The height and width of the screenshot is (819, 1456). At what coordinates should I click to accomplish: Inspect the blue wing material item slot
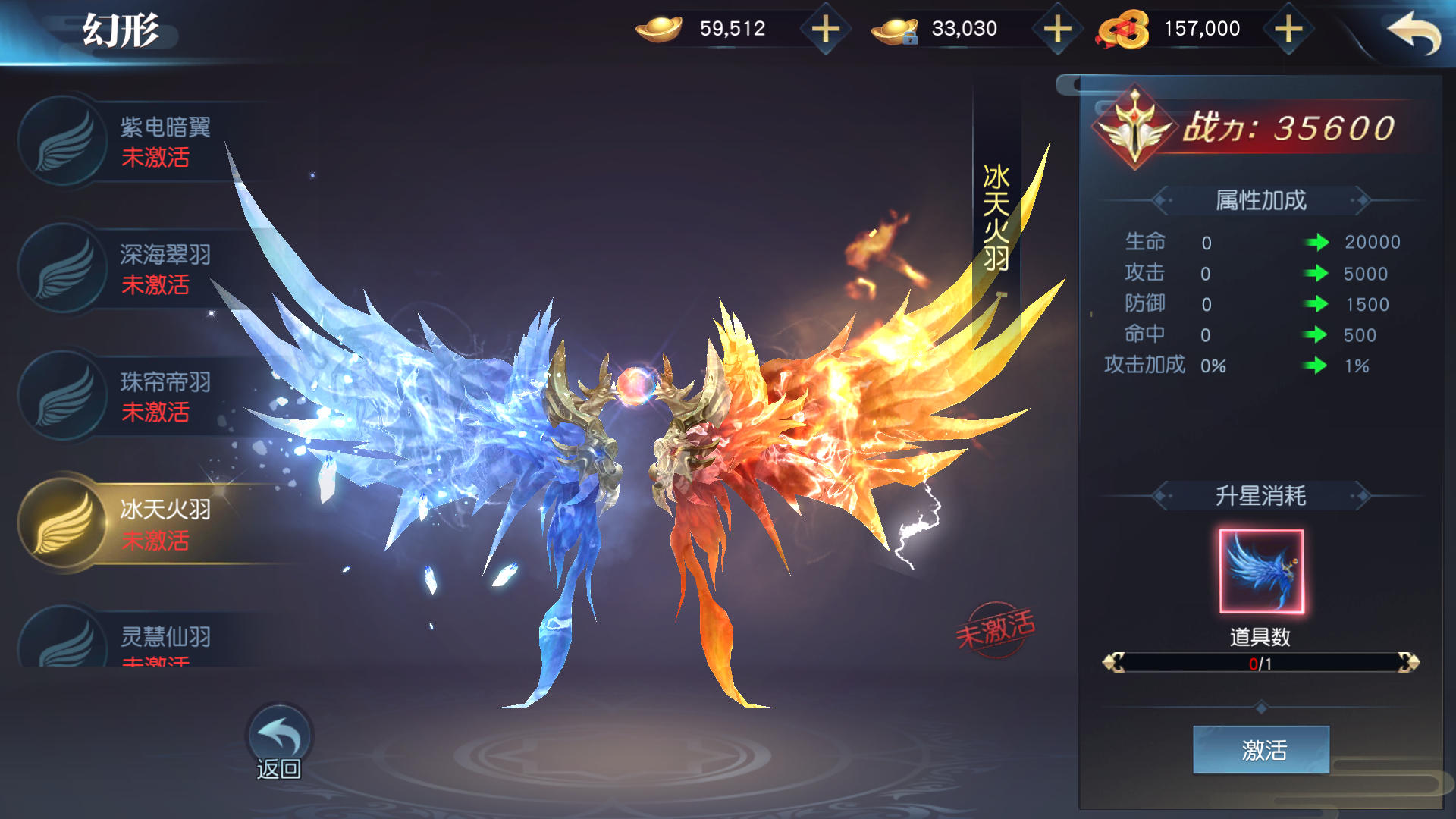click(1261, 571)
